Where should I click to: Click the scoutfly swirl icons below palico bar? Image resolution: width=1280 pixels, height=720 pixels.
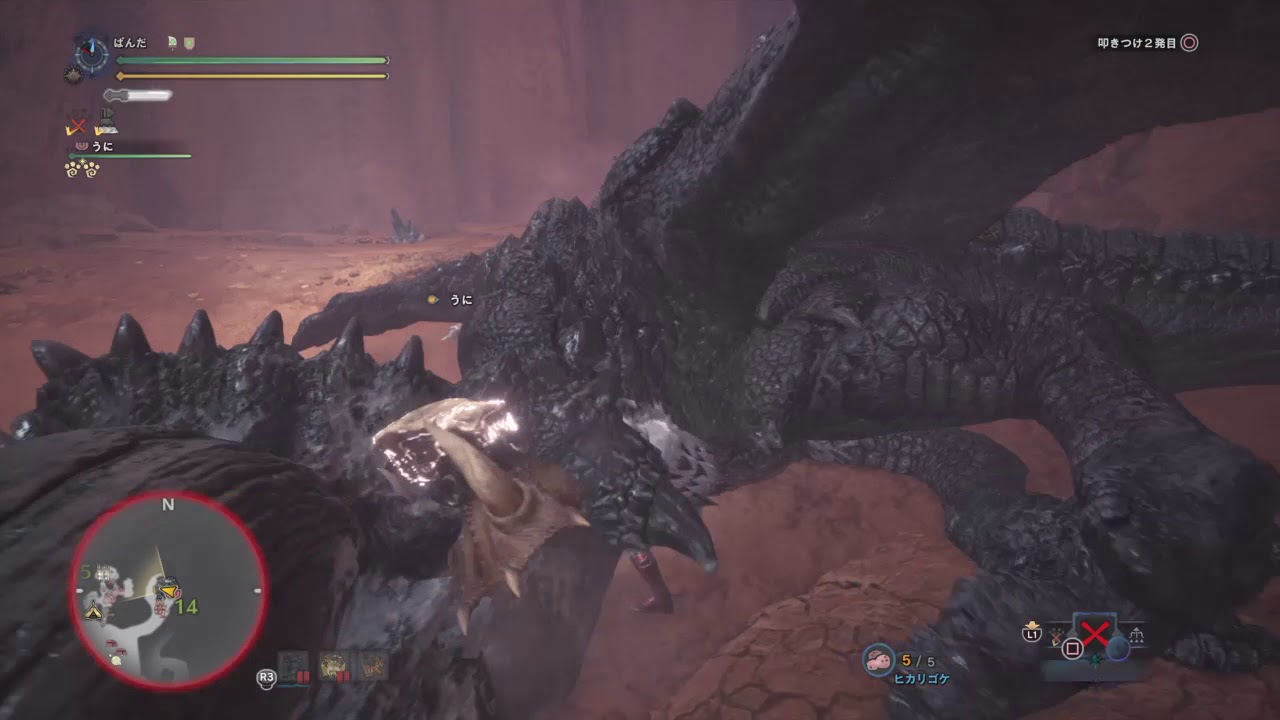(x=81, y=168)
